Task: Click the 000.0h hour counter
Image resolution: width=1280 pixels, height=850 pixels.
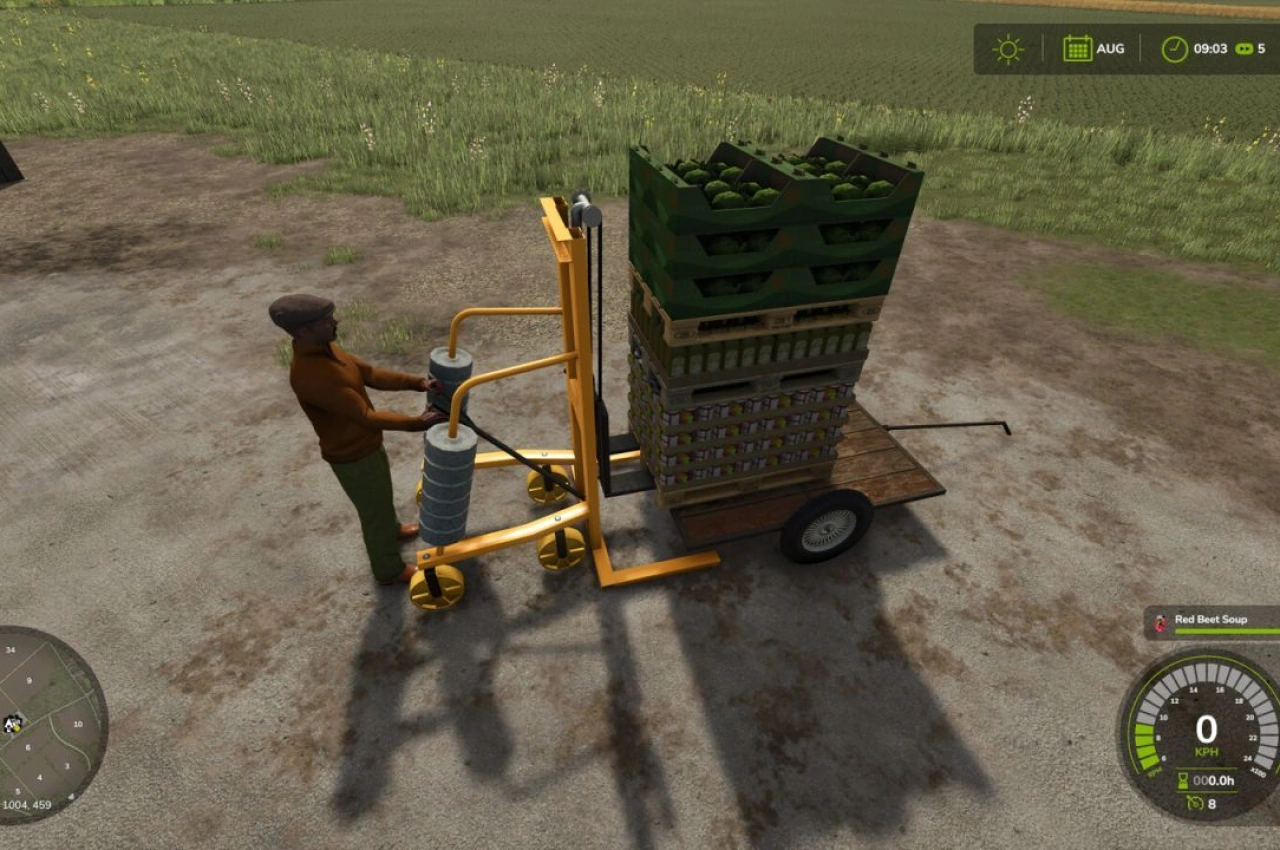Action: 1213,779
